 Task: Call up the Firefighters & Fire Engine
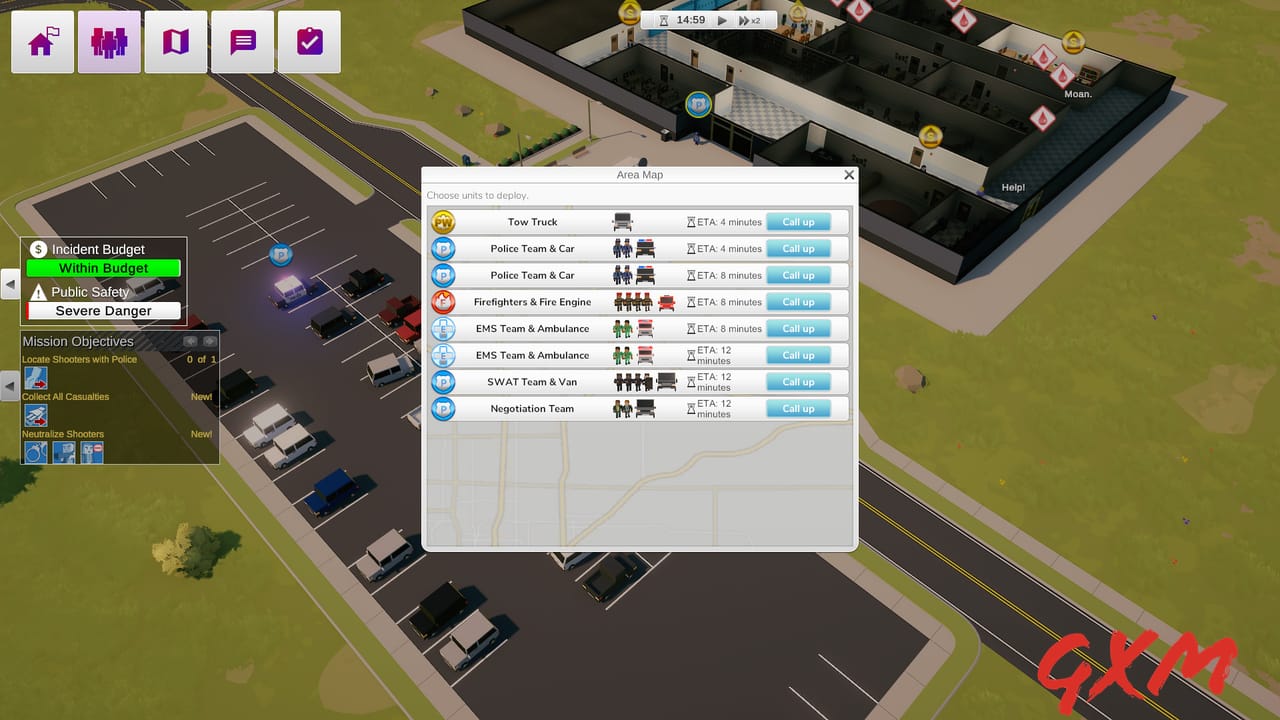pos(797,302)
